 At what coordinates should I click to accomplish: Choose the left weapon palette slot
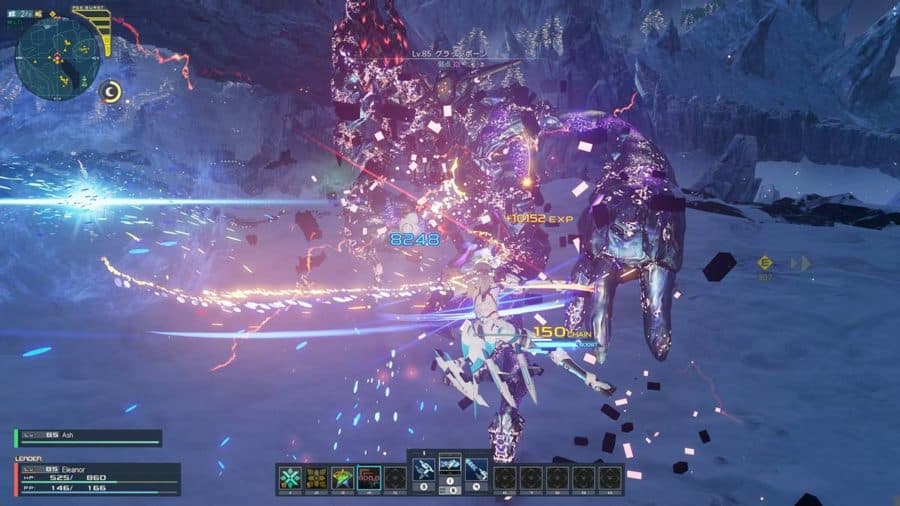[422, 468]
